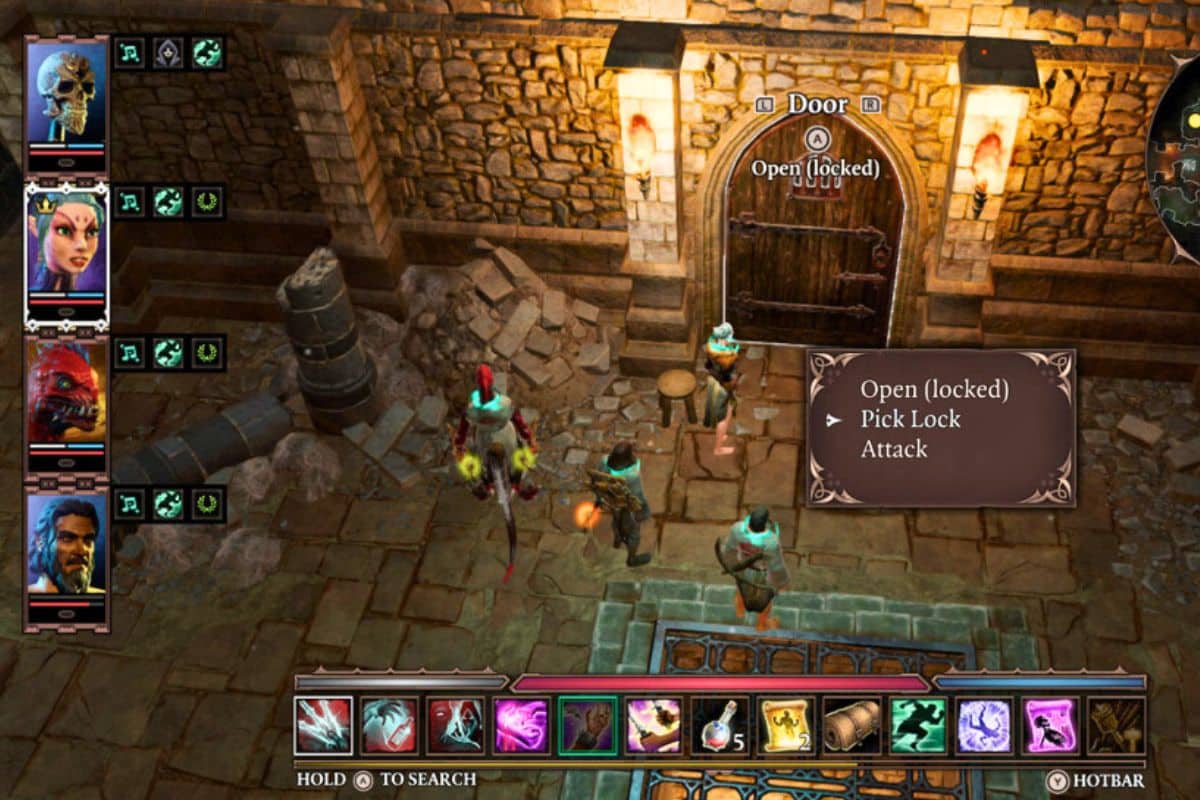Activate the dagger and purple cloud skill

pos(654,725)
